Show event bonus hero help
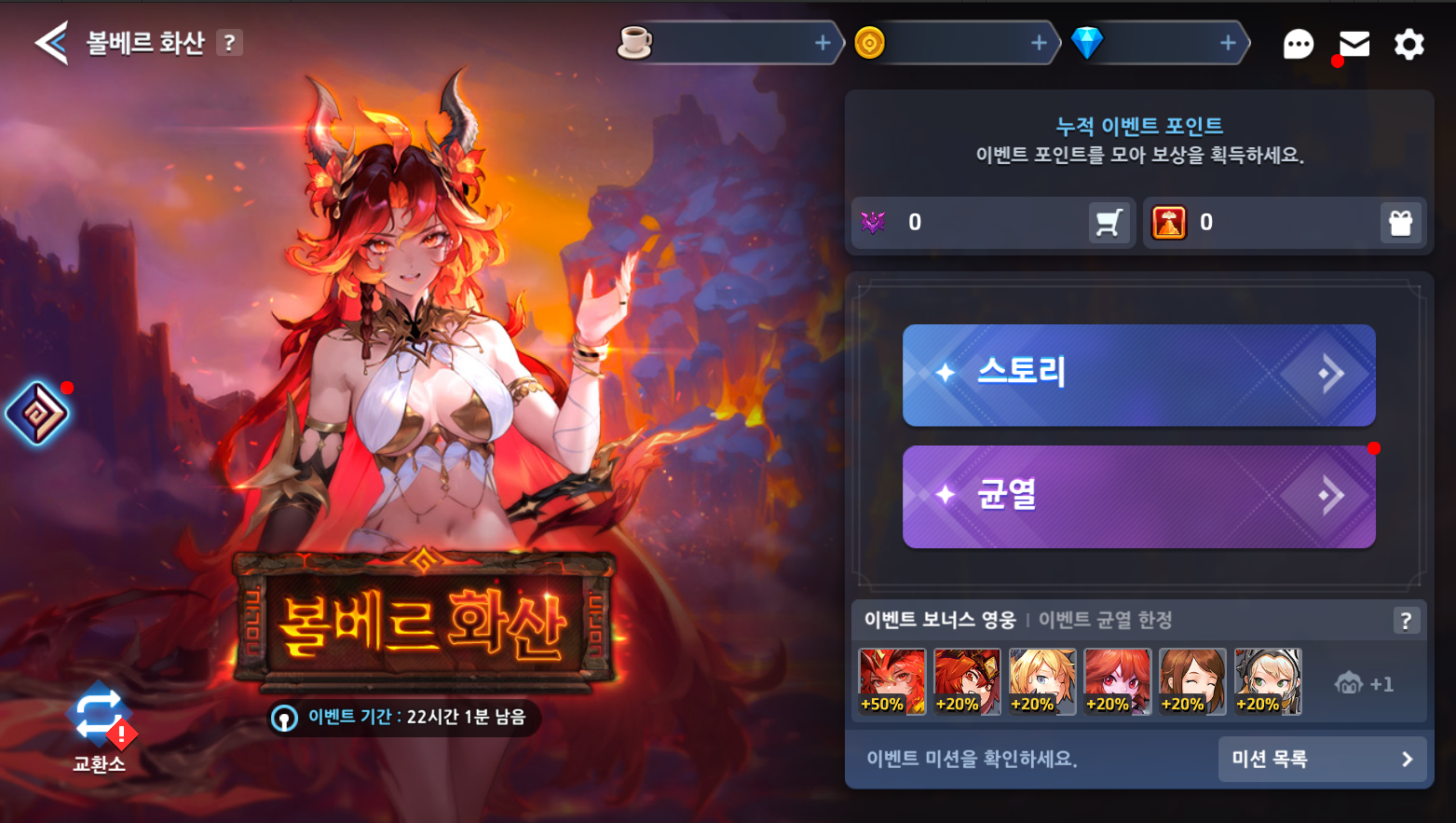 coord(1406,621)
